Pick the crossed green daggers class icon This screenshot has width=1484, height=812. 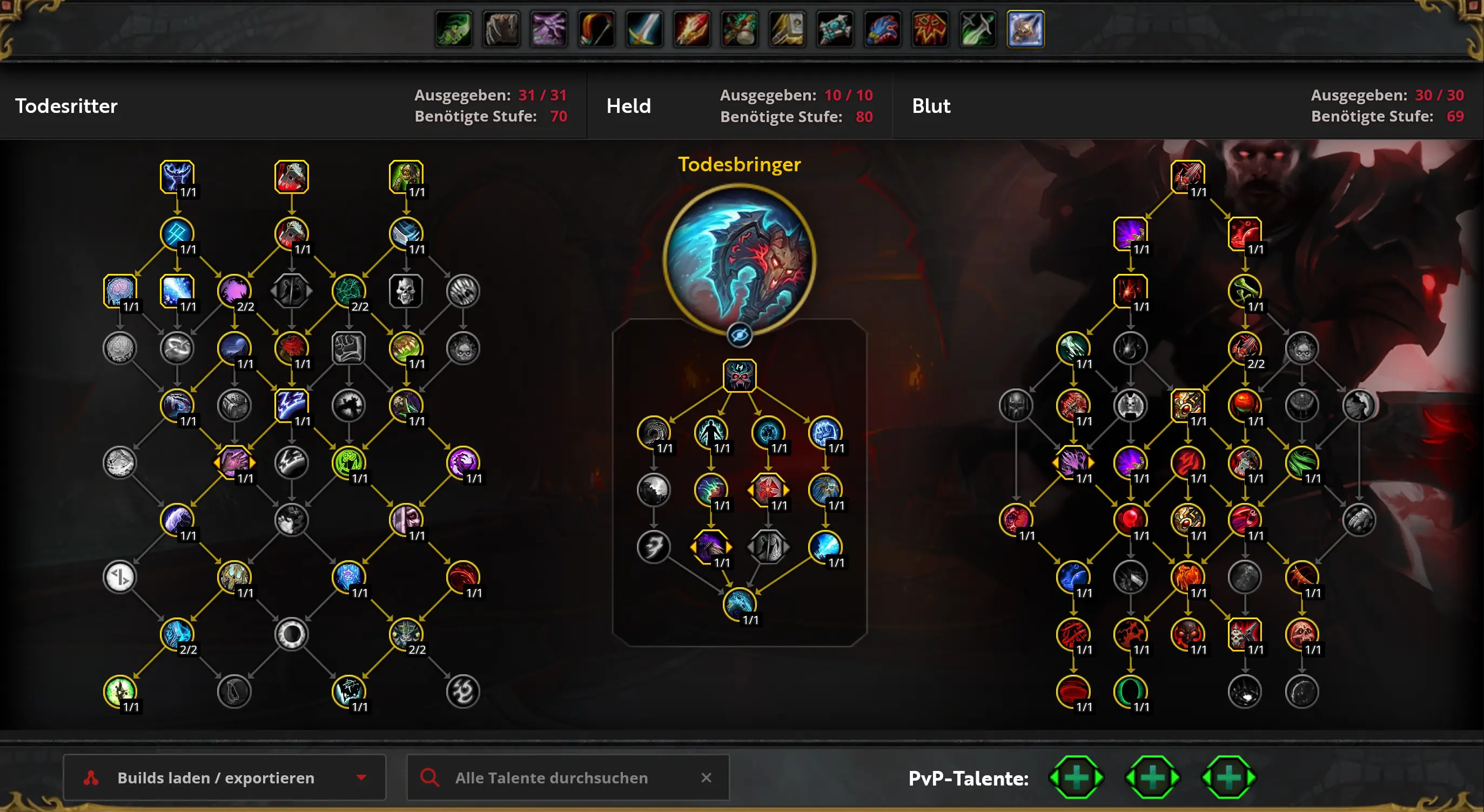coord(978,29)
